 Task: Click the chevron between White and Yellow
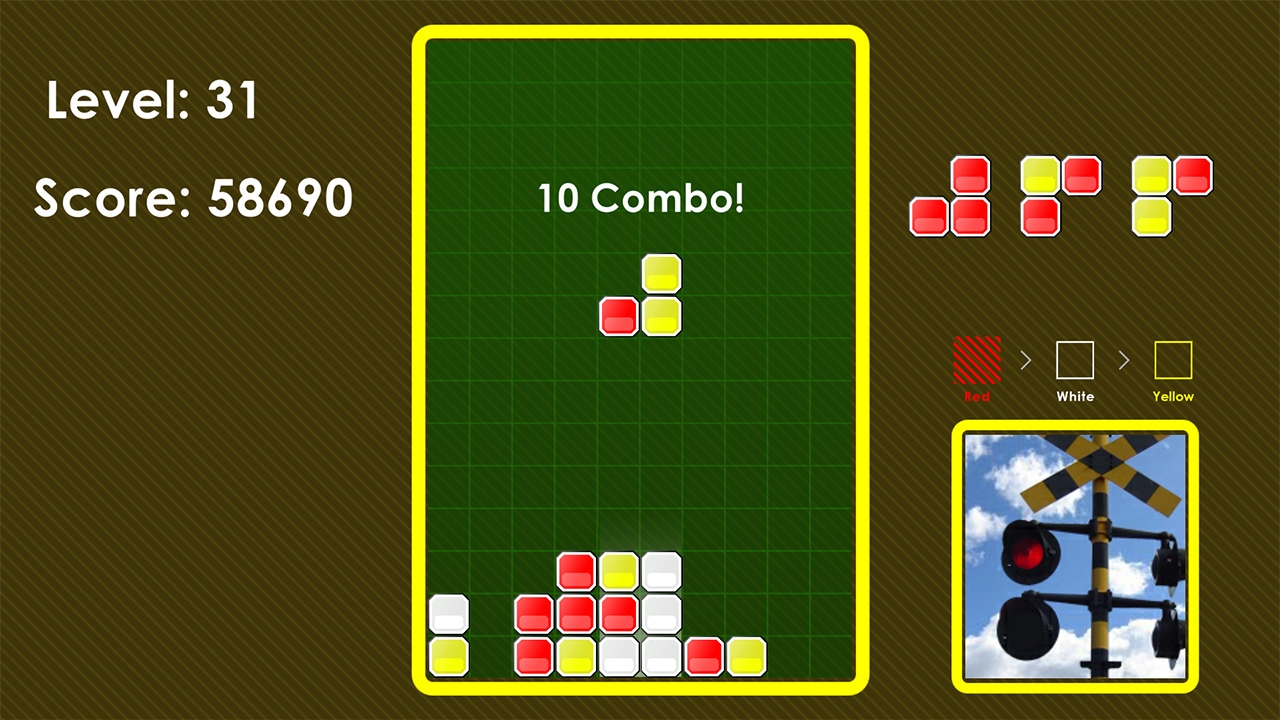[1124, 361]
